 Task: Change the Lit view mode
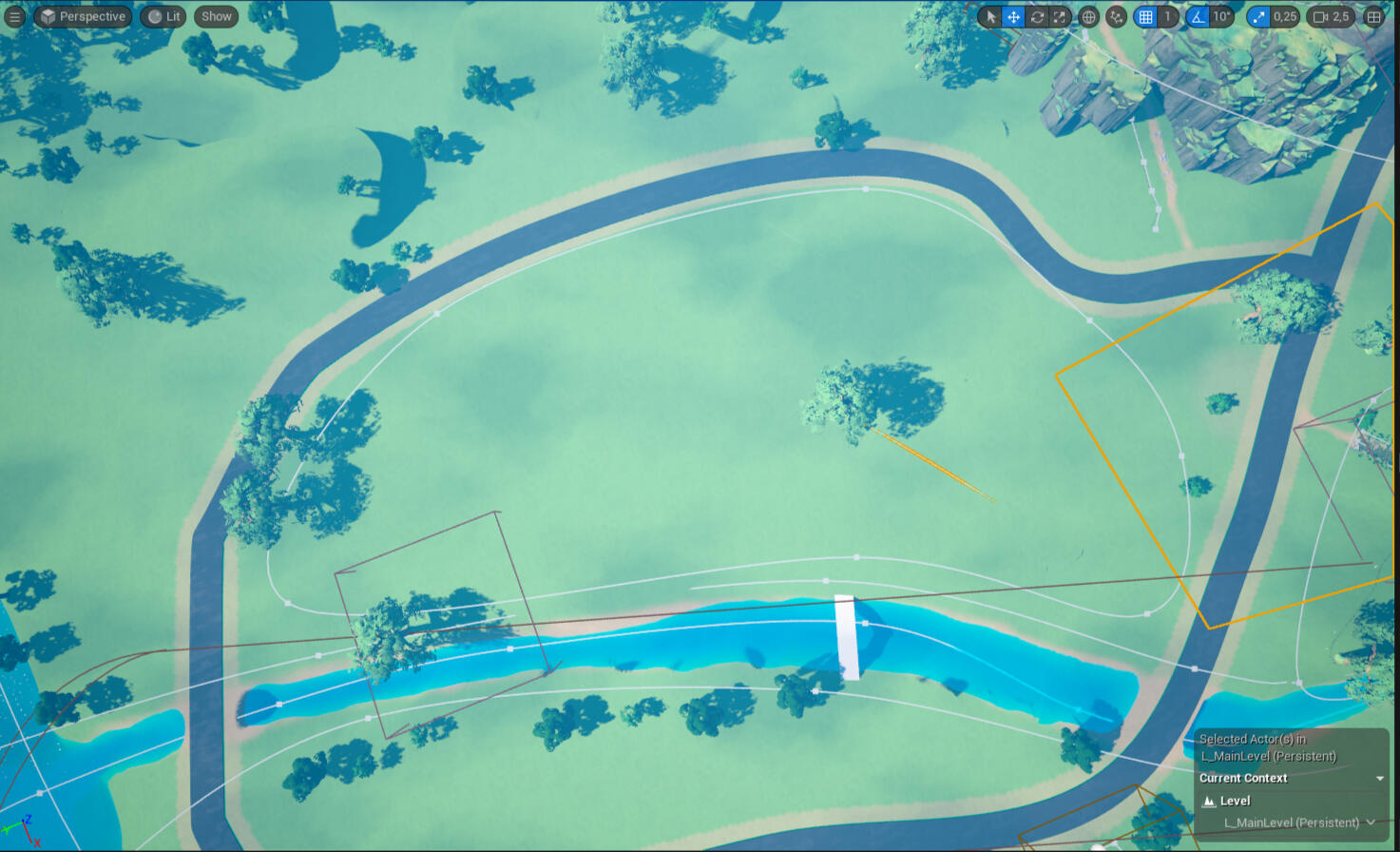[163, 16]
